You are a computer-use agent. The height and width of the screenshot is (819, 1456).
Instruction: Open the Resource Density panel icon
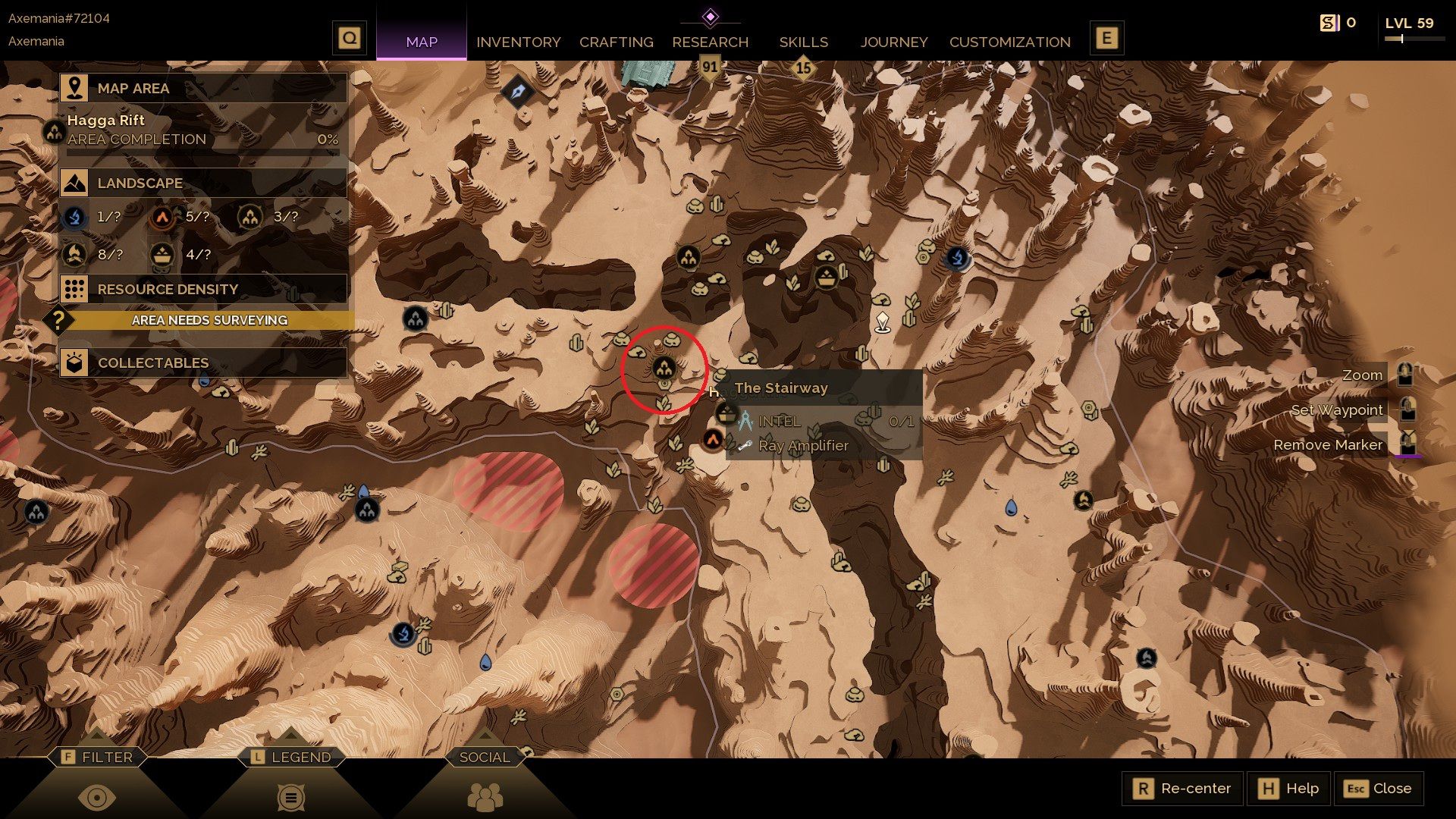74,289
